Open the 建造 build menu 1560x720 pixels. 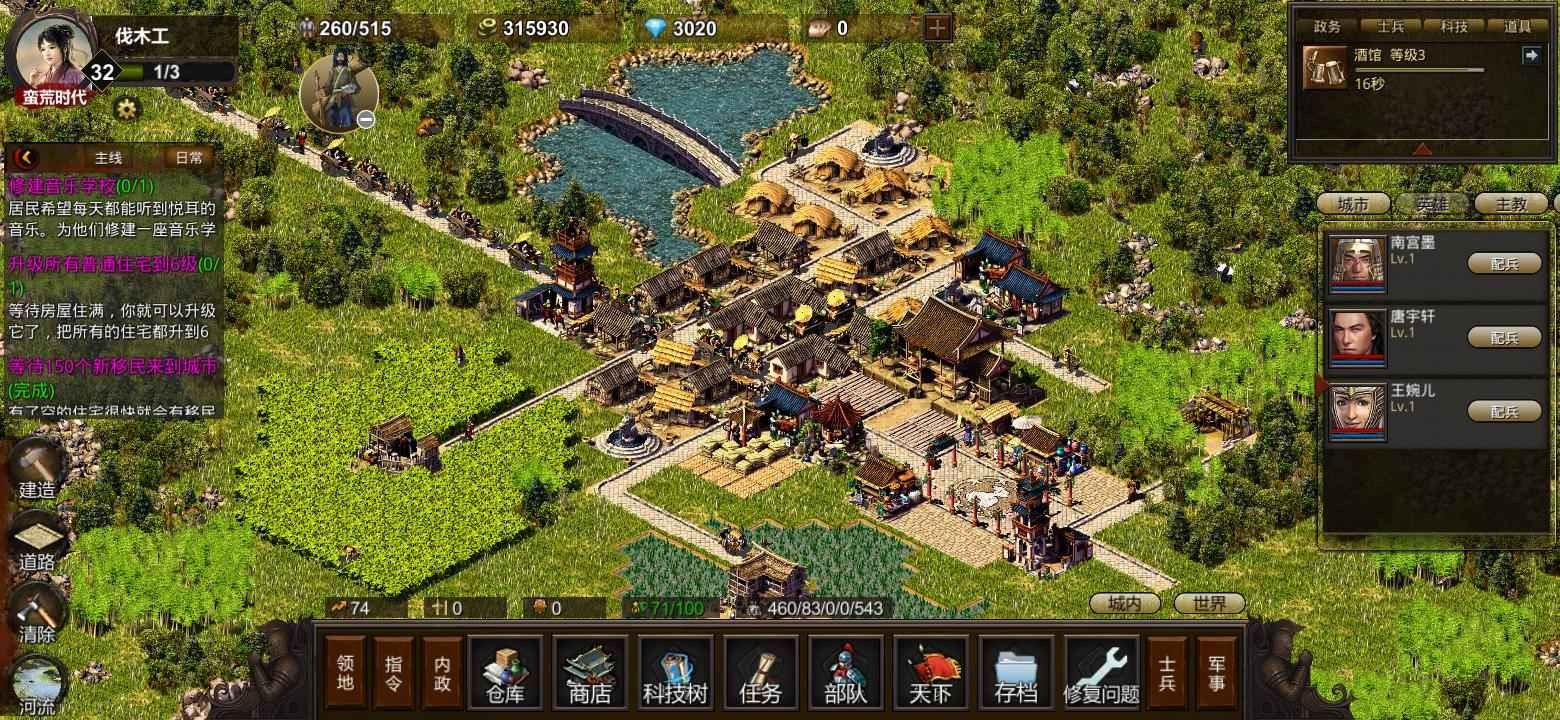pyautogui.click(x=38, y=468)
